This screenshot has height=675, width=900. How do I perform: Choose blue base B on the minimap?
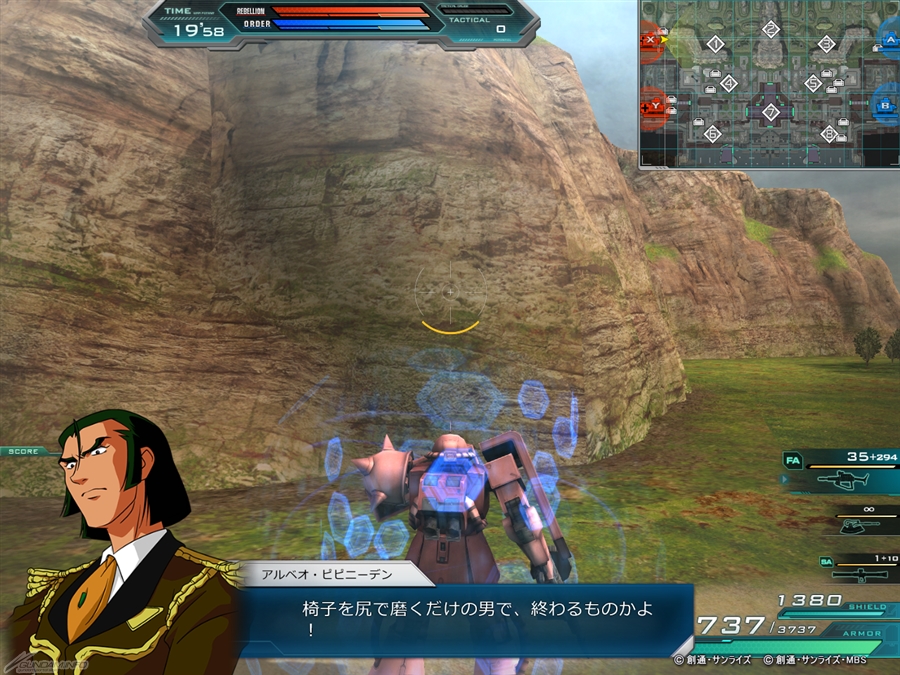click(885, 104)
